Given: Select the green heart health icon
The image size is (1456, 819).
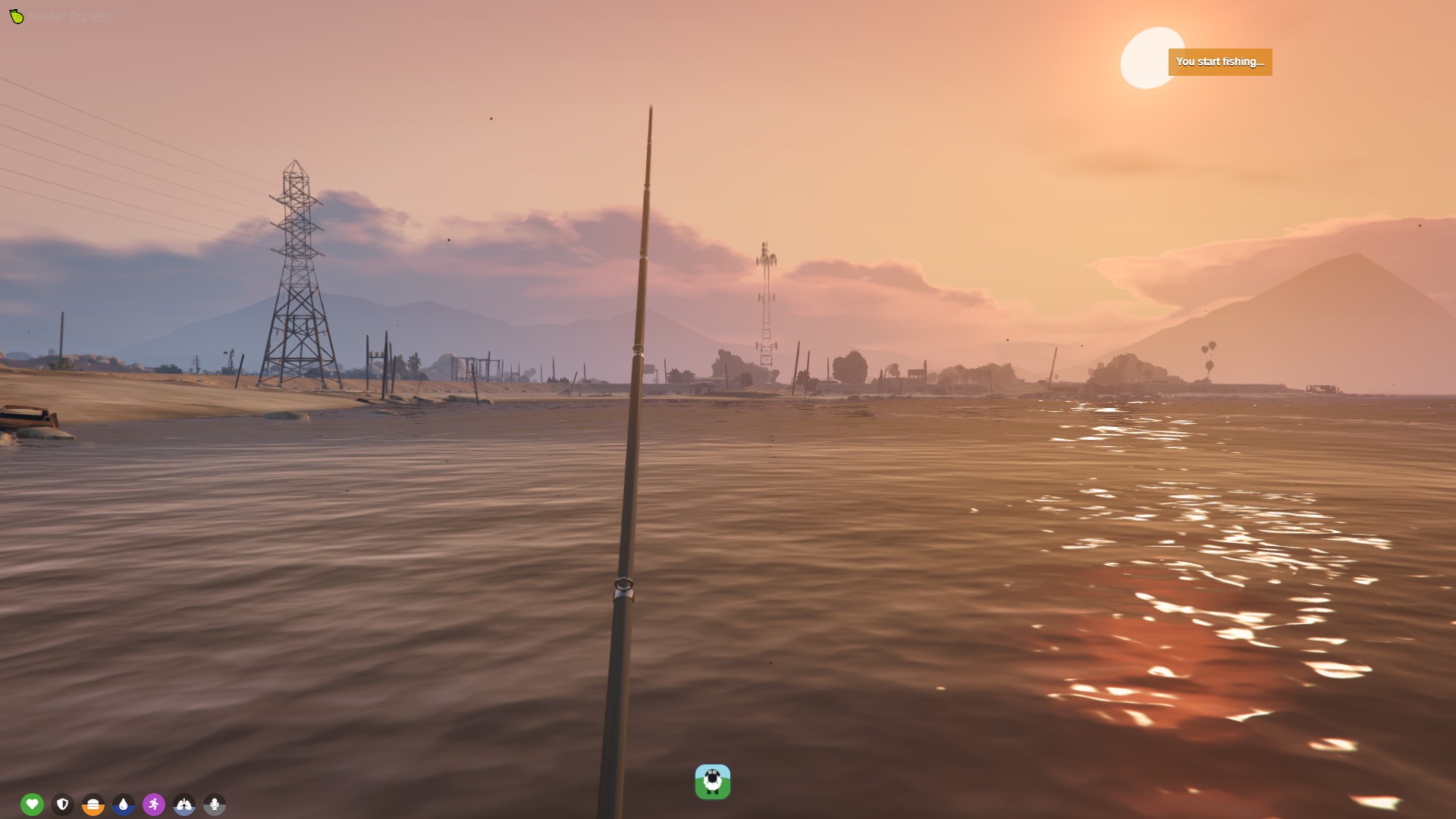Looking at the screenshot, I should click(x=32, y=804).
